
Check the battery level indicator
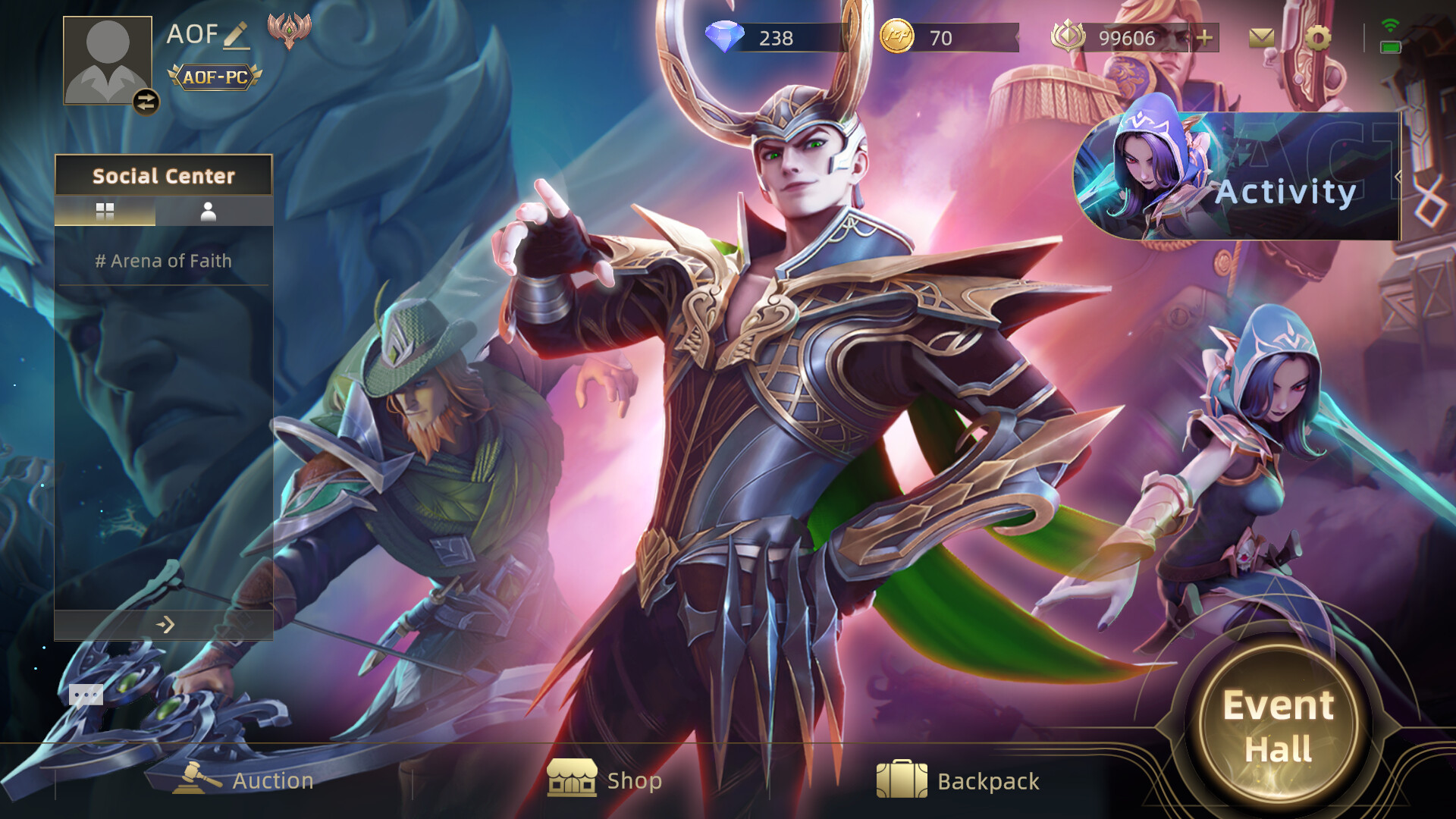click(1389, 49)
